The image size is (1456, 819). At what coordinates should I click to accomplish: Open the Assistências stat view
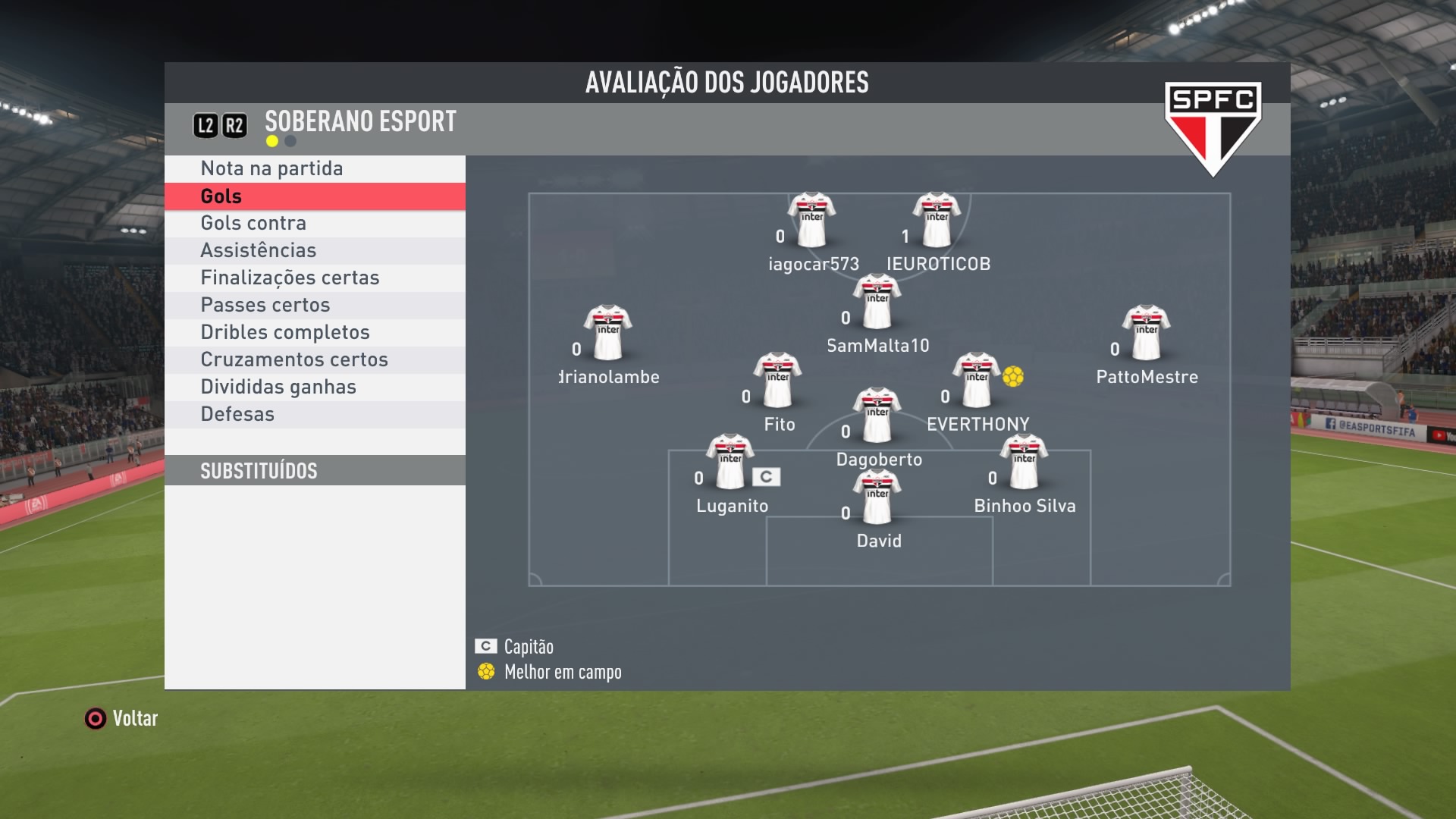258,250
